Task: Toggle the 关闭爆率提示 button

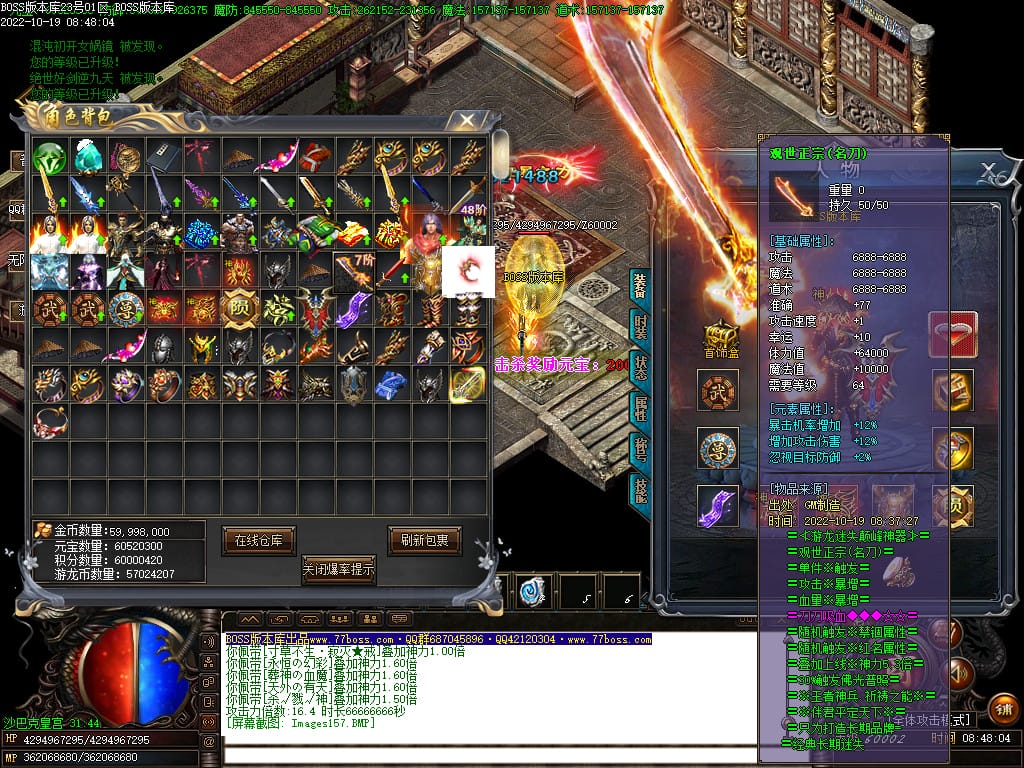Action: (x=339, y=570)
